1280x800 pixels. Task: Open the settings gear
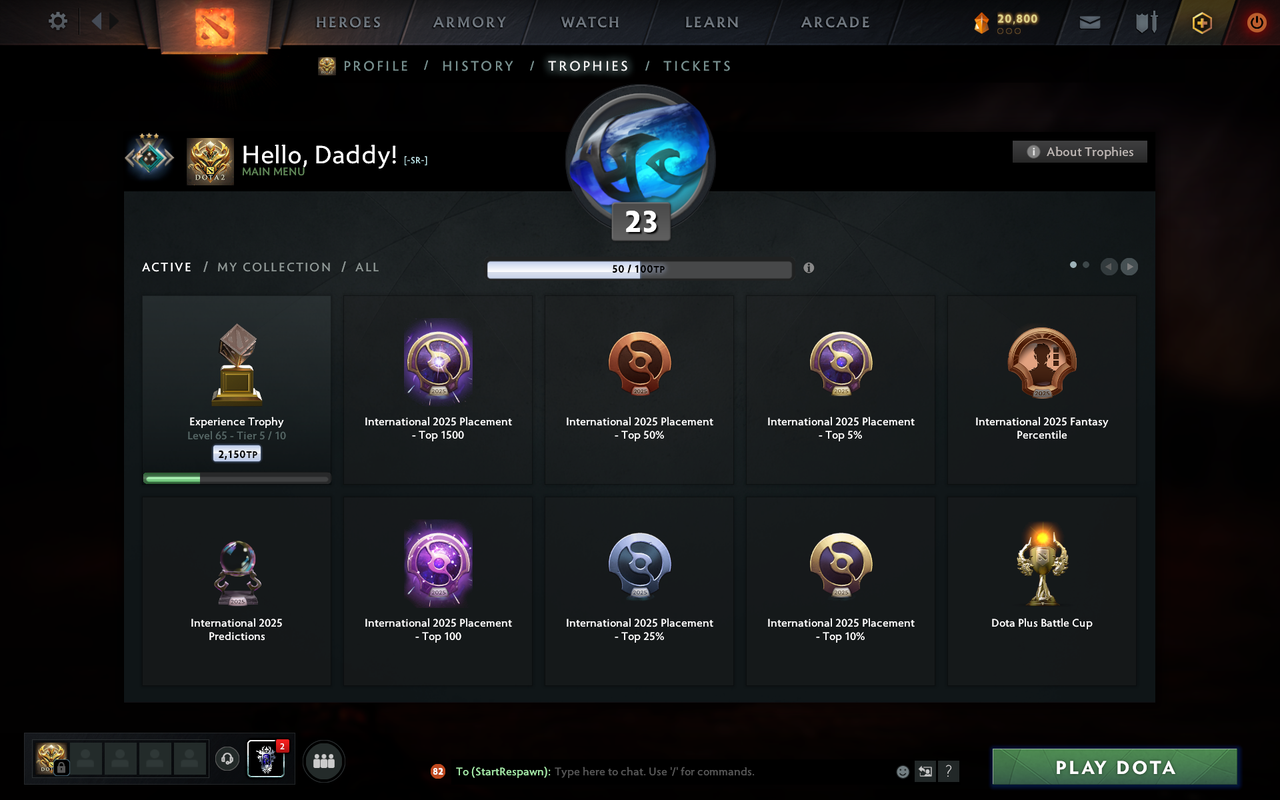57,21
